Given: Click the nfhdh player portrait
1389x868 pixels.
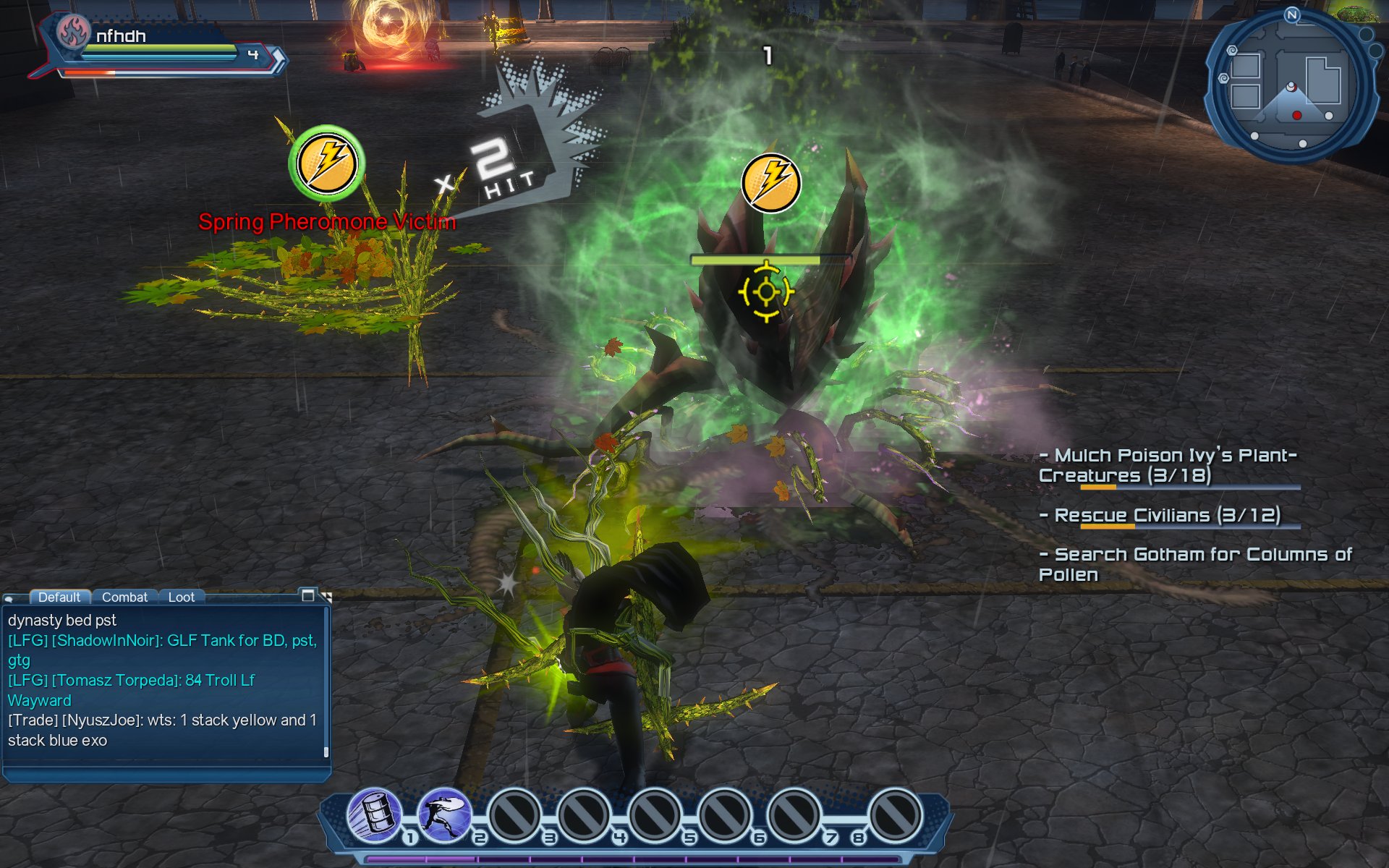Looking at the screenshot, I should tap(73, 32).
